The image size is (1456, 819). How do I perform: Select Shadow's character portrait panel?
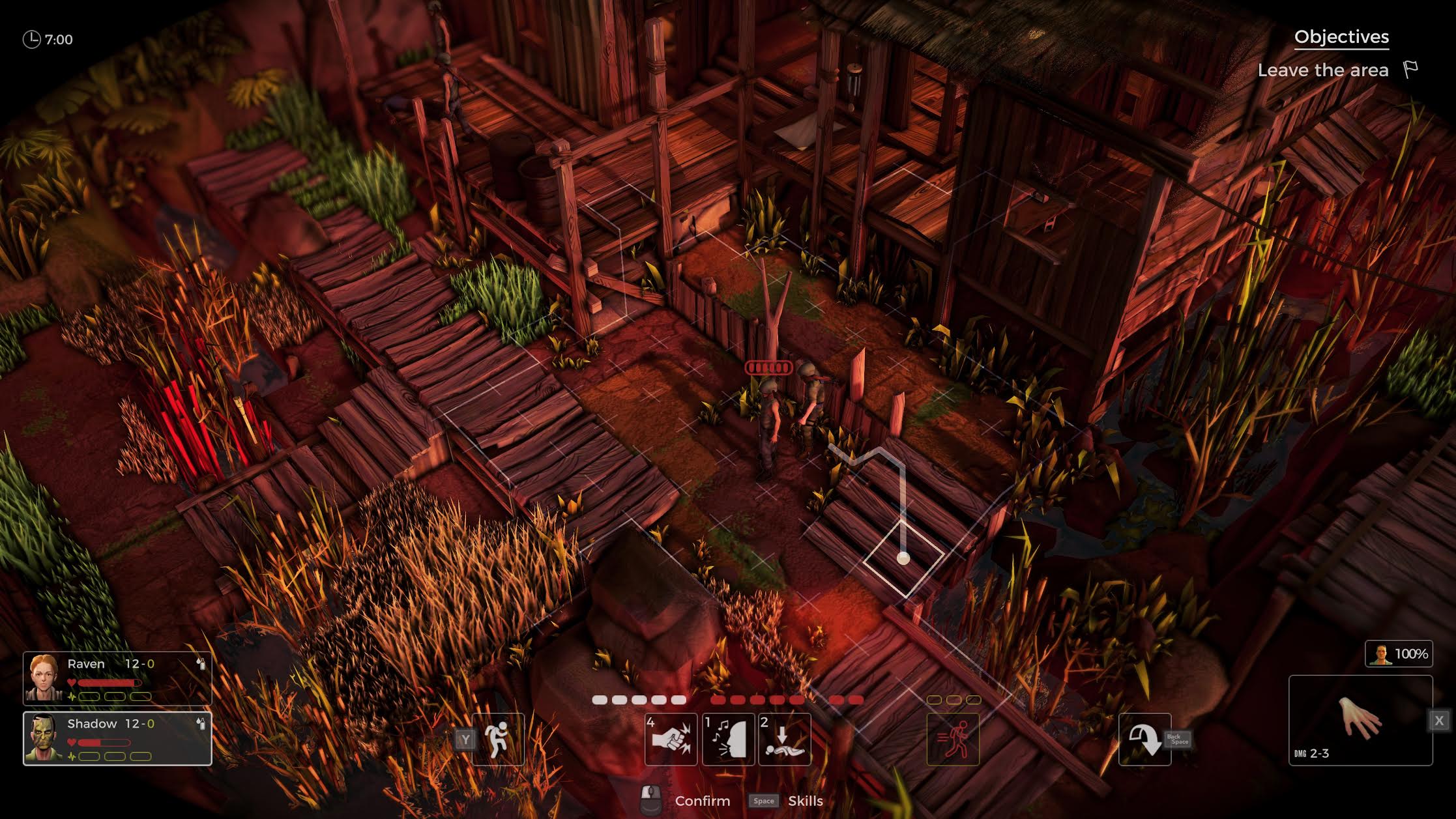pyautogui.click(x=117, y=738)
